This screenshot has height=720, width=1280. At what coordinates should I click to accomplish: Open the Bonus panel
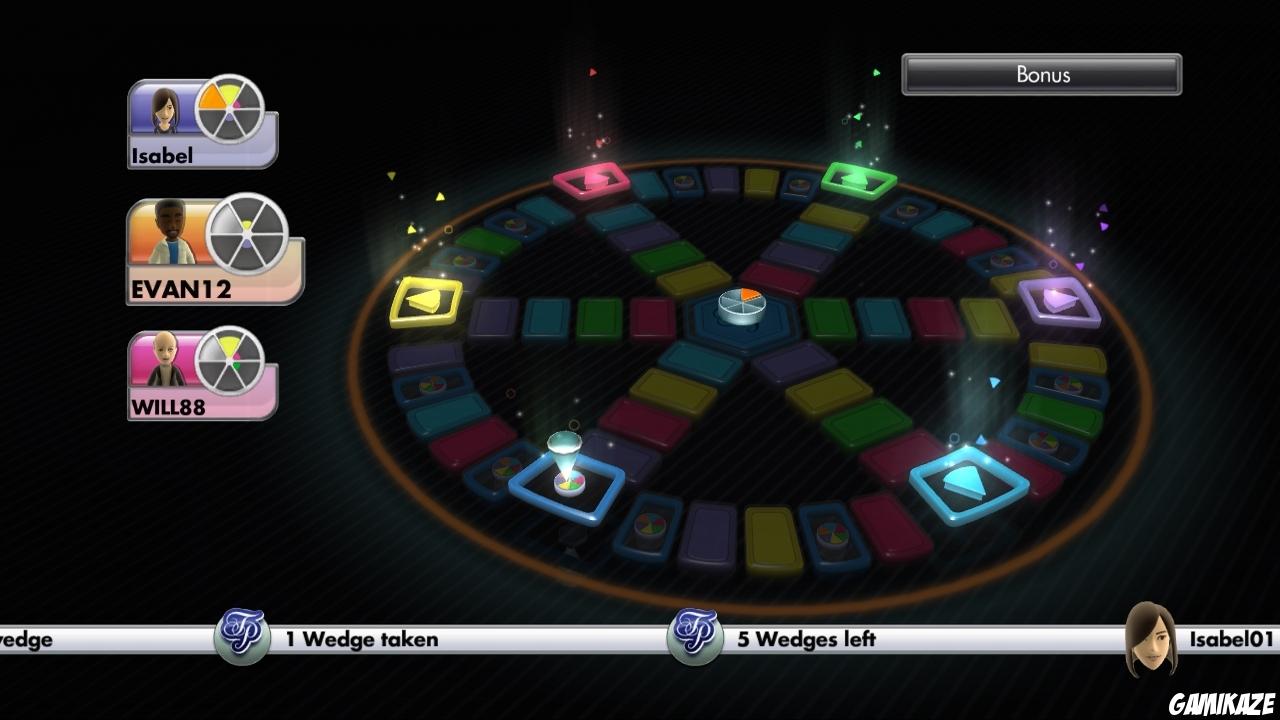coord(1042,74)
